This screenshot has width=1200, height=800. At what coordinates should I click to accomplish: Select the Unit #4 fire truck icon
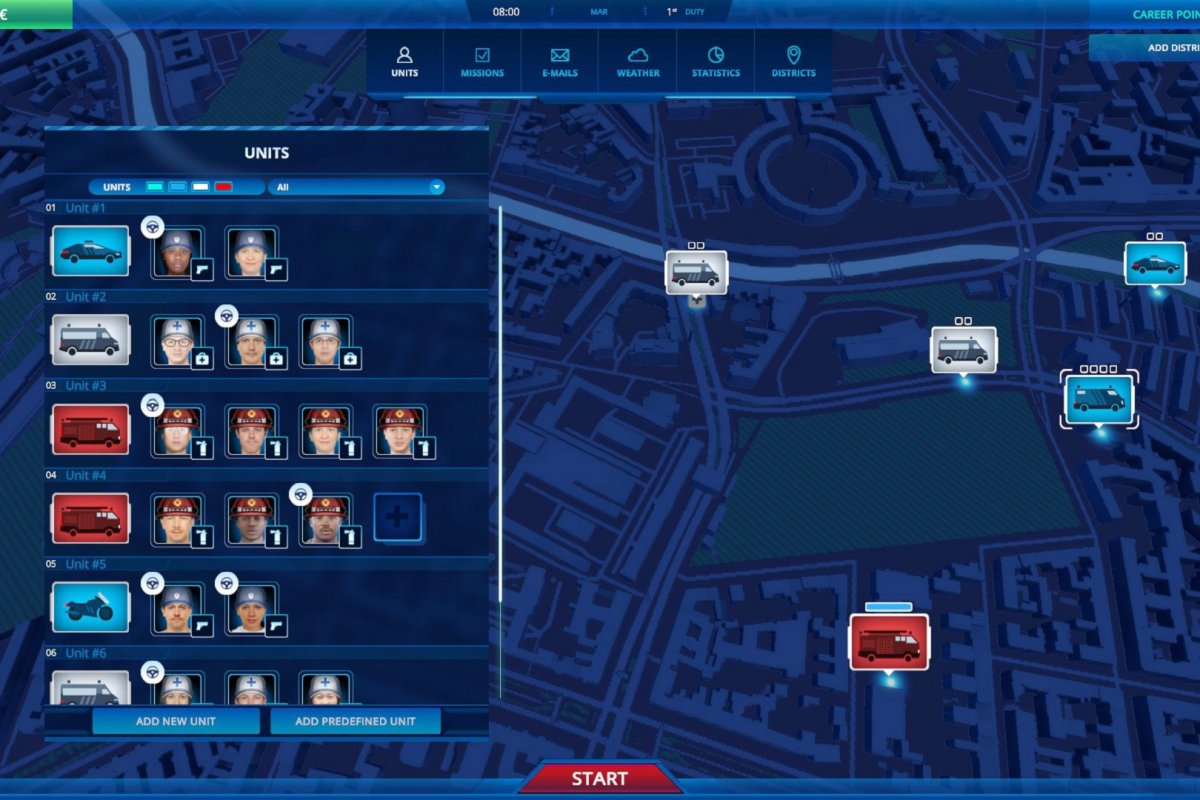(91, 518)
